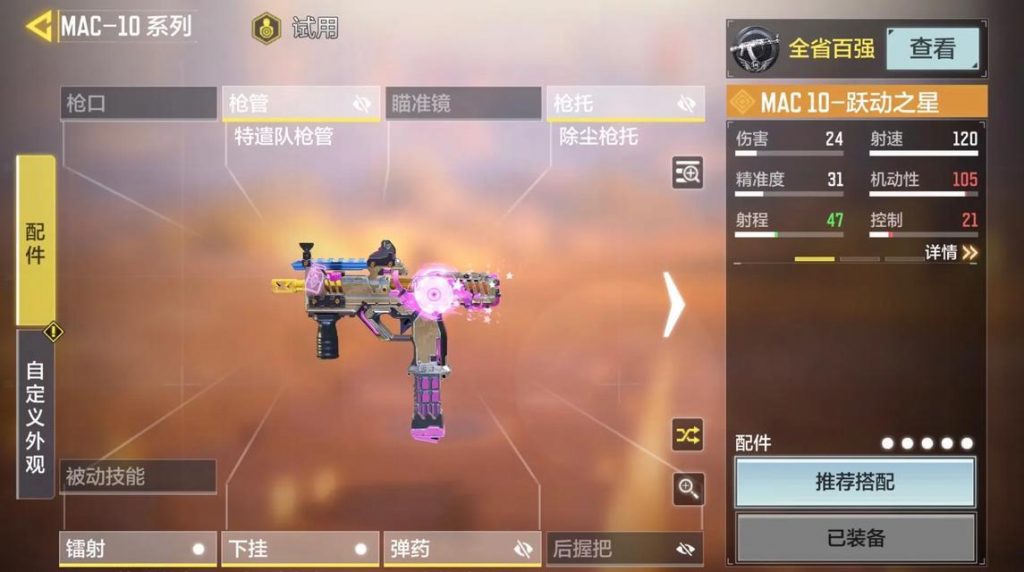This screenshot has width=1024, height=572.
Task: Open the 后握把 rear grip slot
Action: click(x=625, y=549)
